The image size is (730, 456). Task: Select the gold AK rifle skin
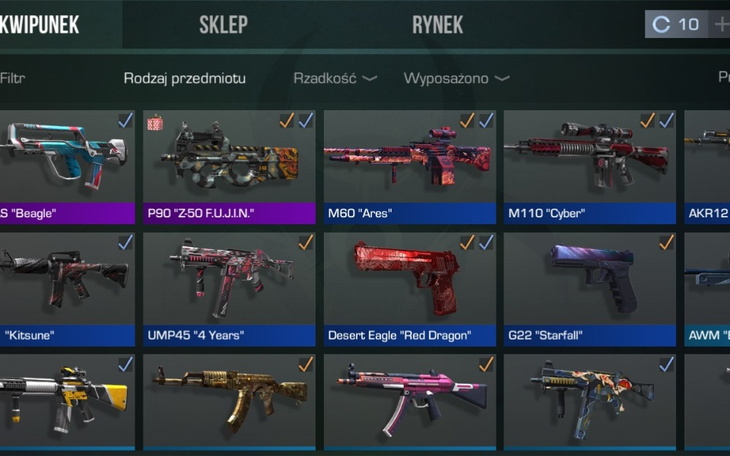(x=229, y=400)
